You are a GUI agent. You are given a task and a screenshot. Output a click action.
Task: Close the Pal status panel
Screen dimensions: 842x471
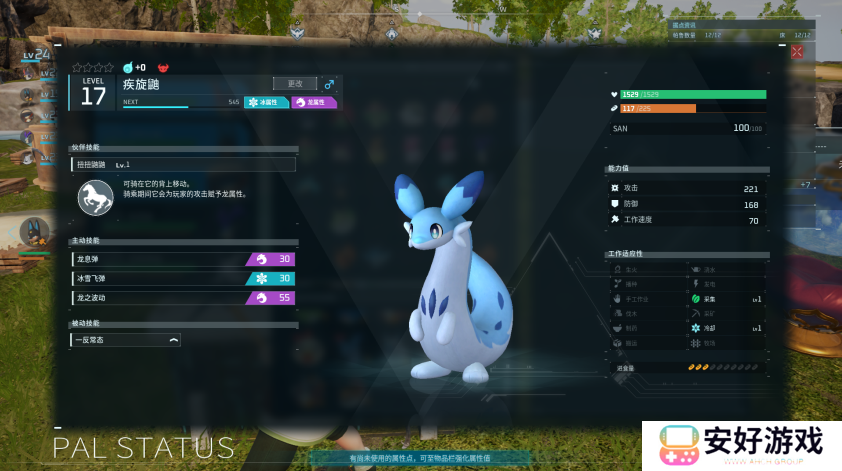coord(797,52)
